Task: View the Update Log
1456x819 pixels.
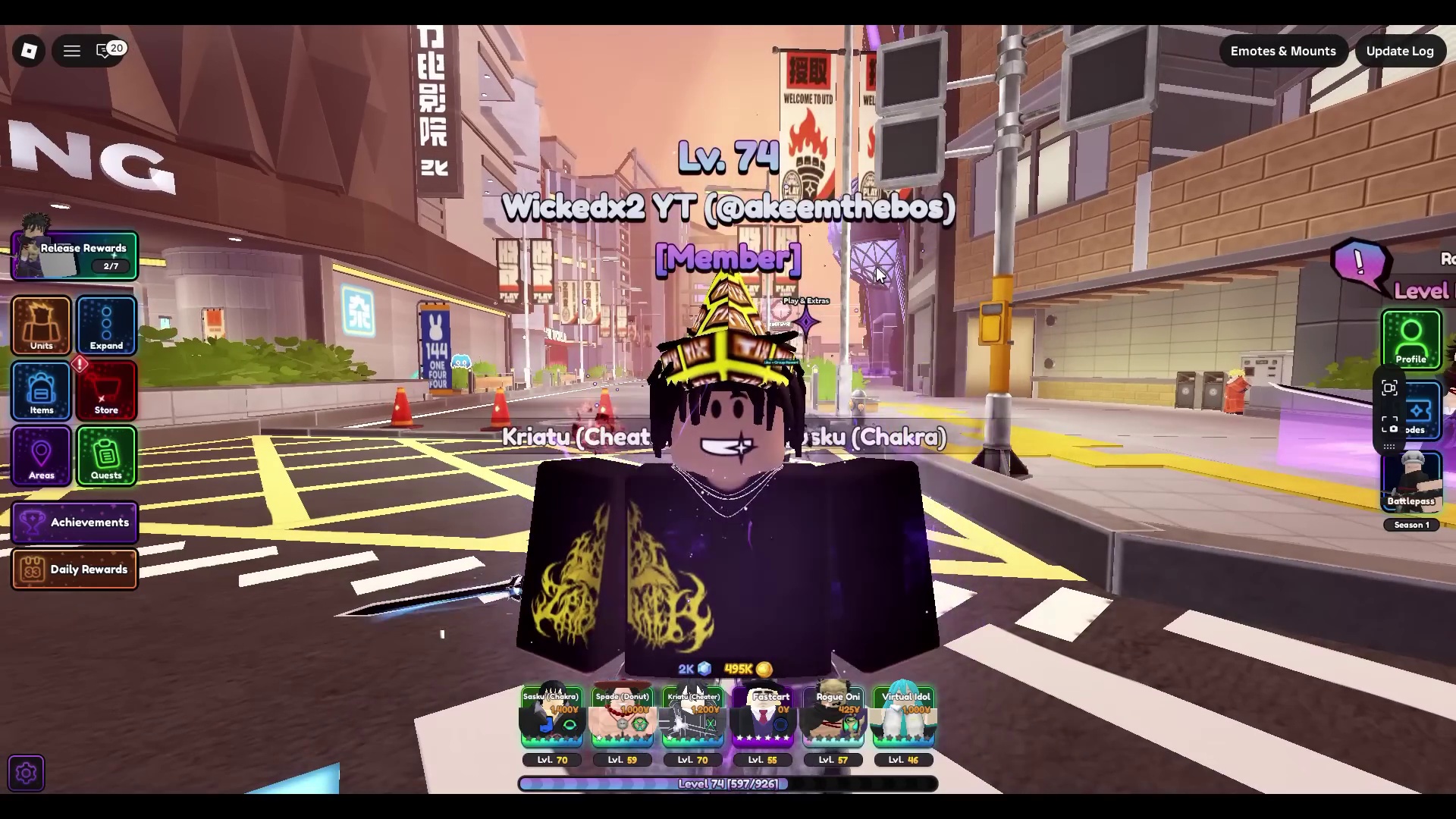Action: tap(1400, 51)
